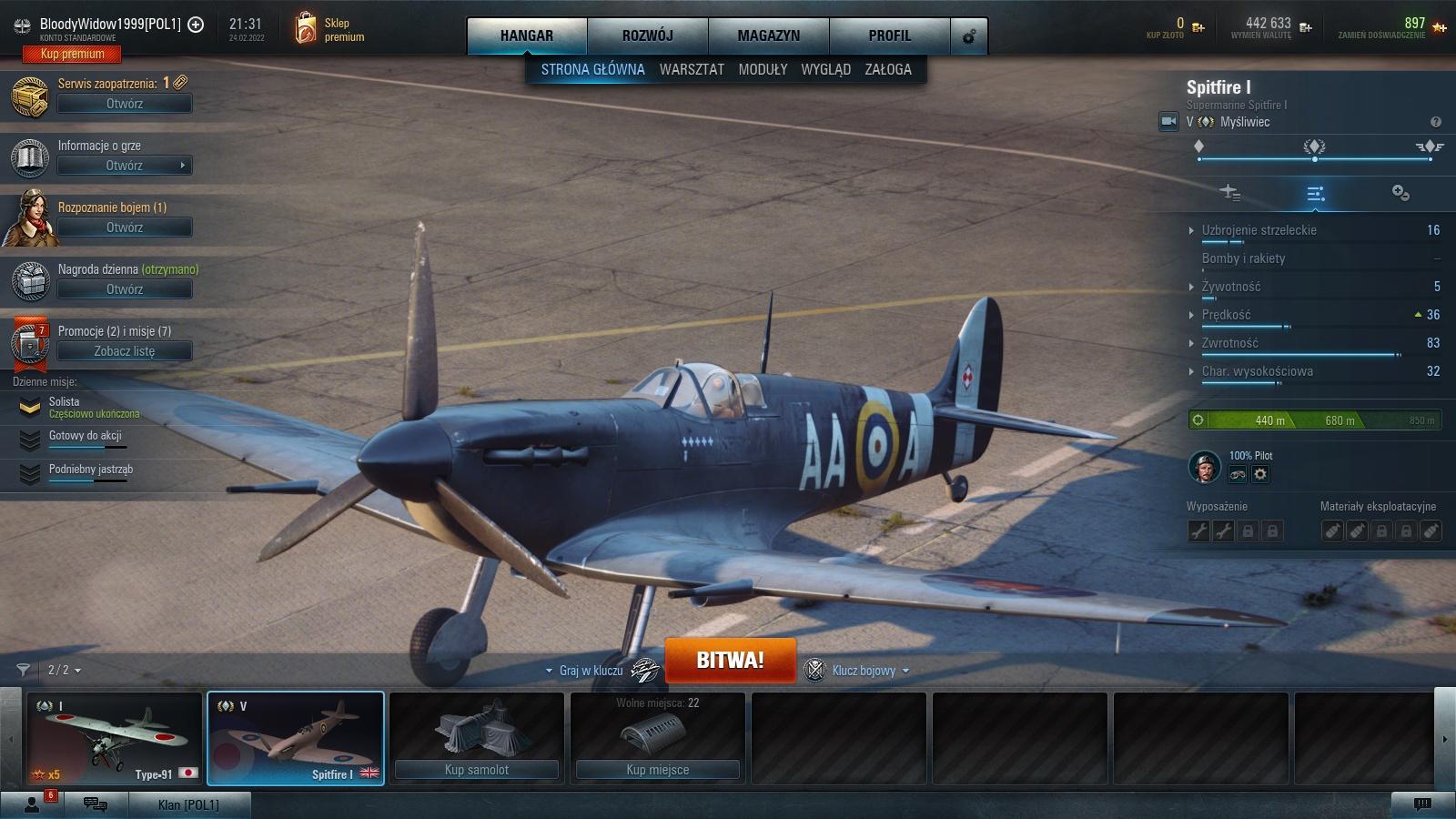
Task: Open the Serwis zaopatrzenia supply crate
Action: click(125, 104)
